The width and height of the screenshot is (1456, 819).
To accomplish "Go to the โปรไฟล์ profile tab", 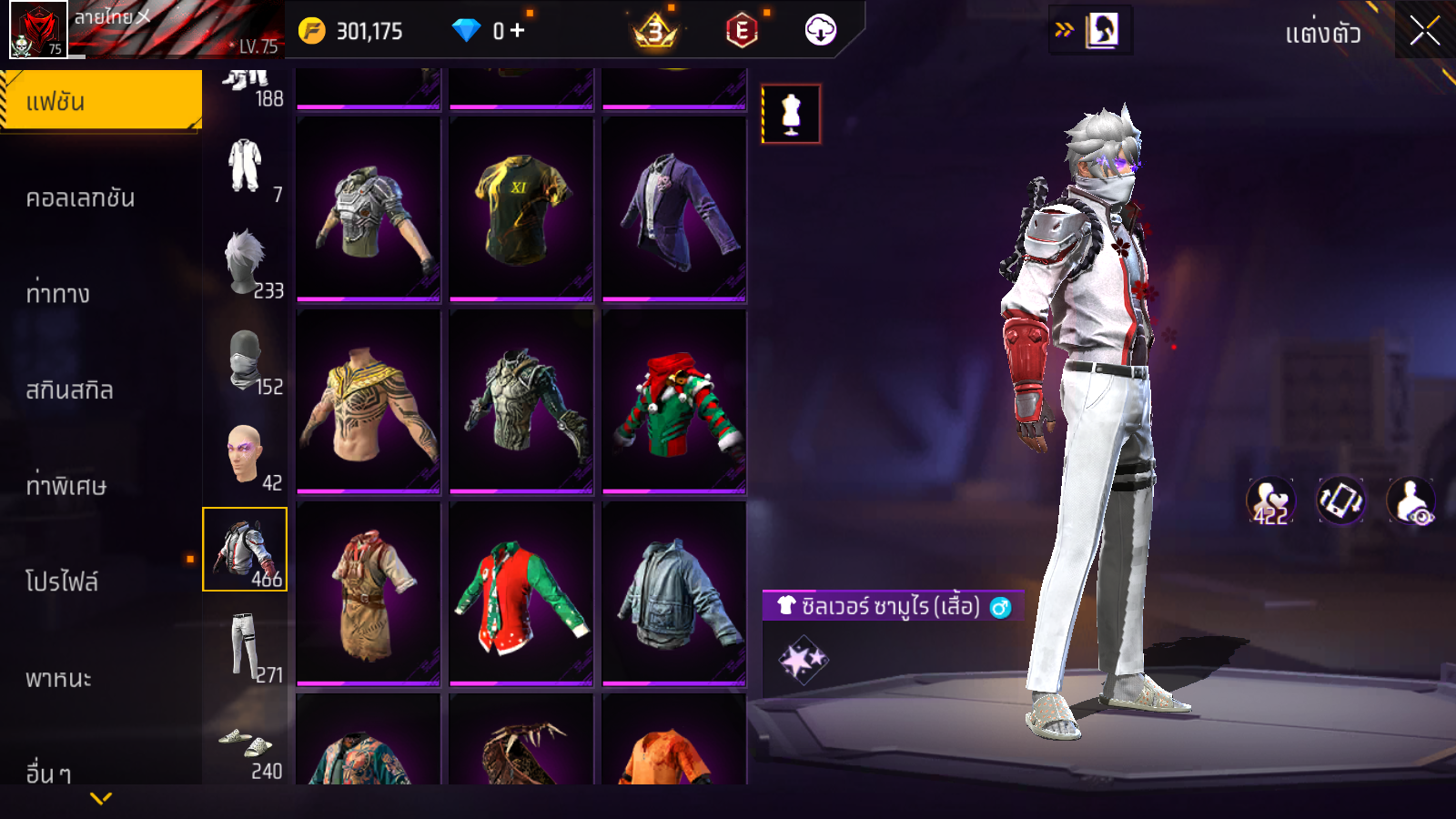I will click(62, 582).
